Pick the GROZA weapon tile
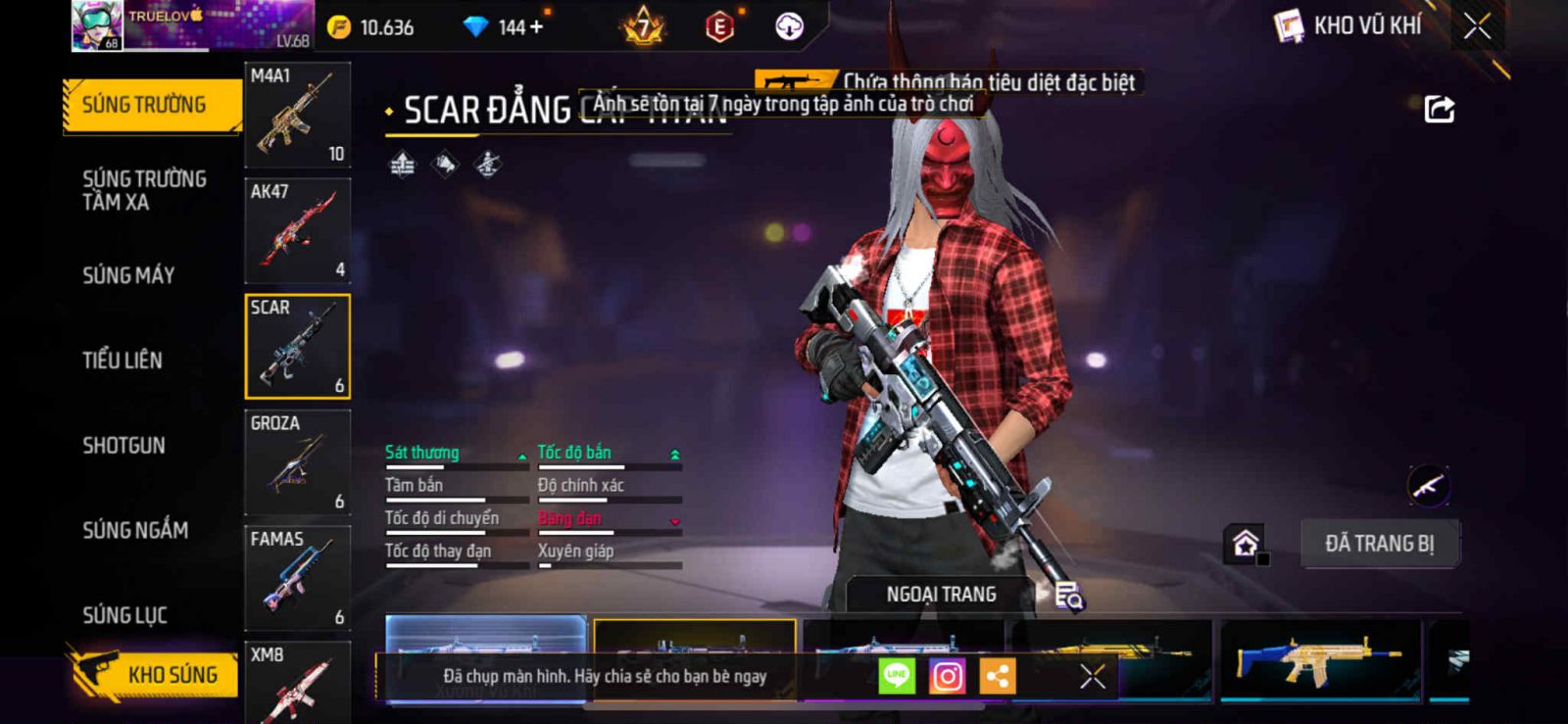 tap(297, 462)
